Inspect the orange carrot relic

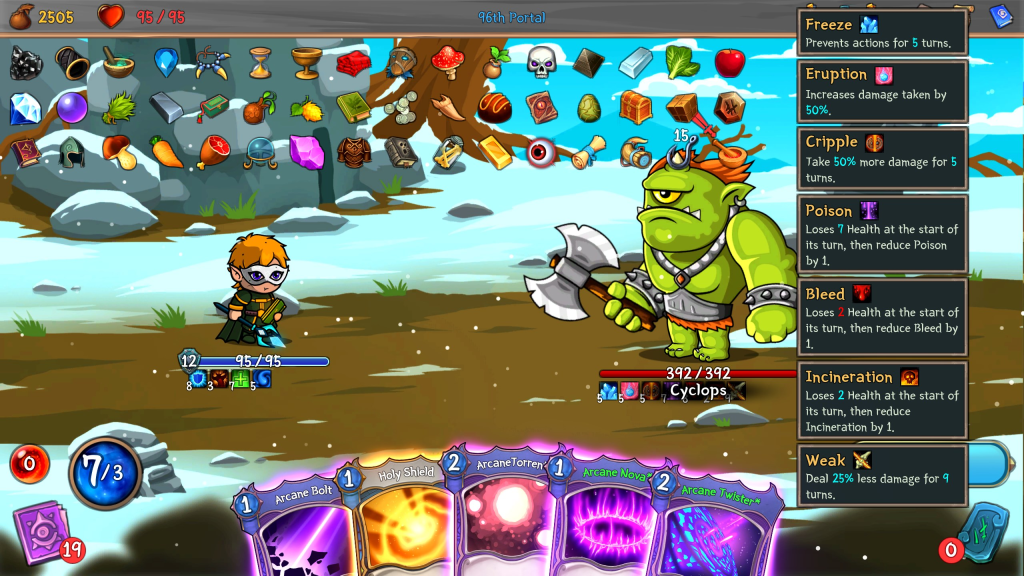[166, 152]
